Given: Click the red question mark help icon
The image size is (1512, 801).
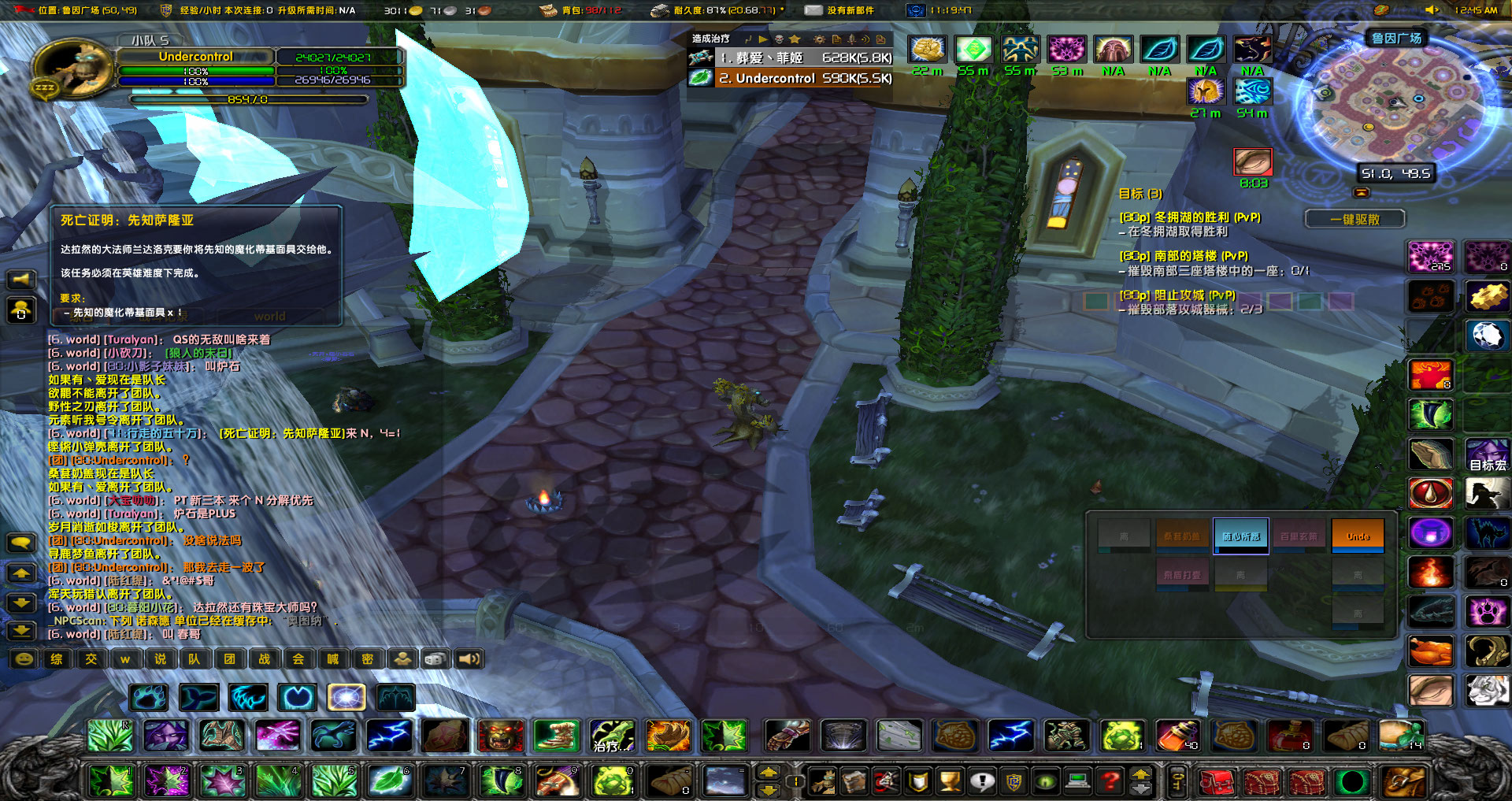Looking at the screenshot, I should (x=1110, y=781).
